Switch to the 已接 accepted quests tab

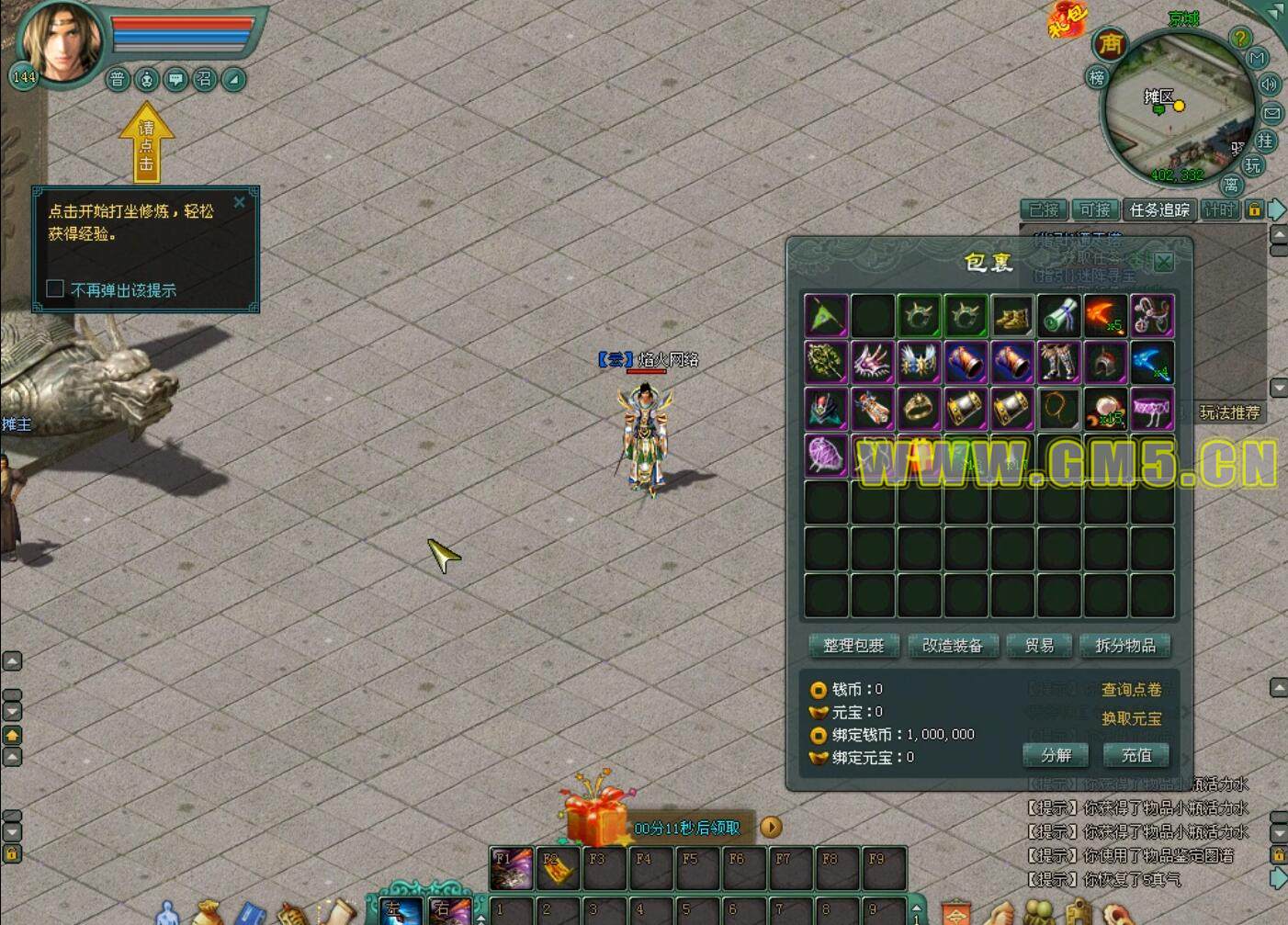click(x=1044, y=210)
